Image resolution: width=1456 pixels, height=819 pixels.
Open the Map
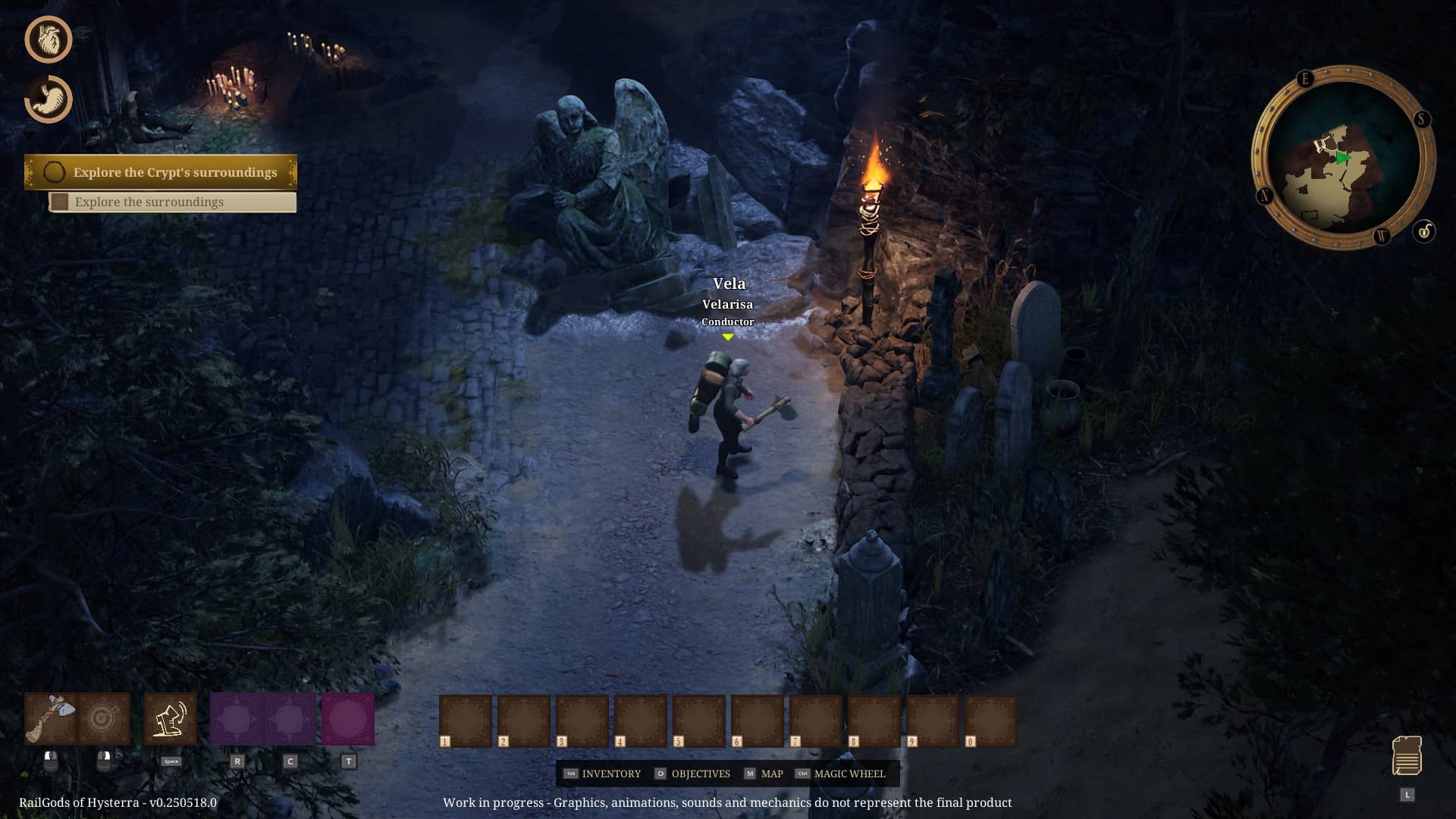point(764,773)
